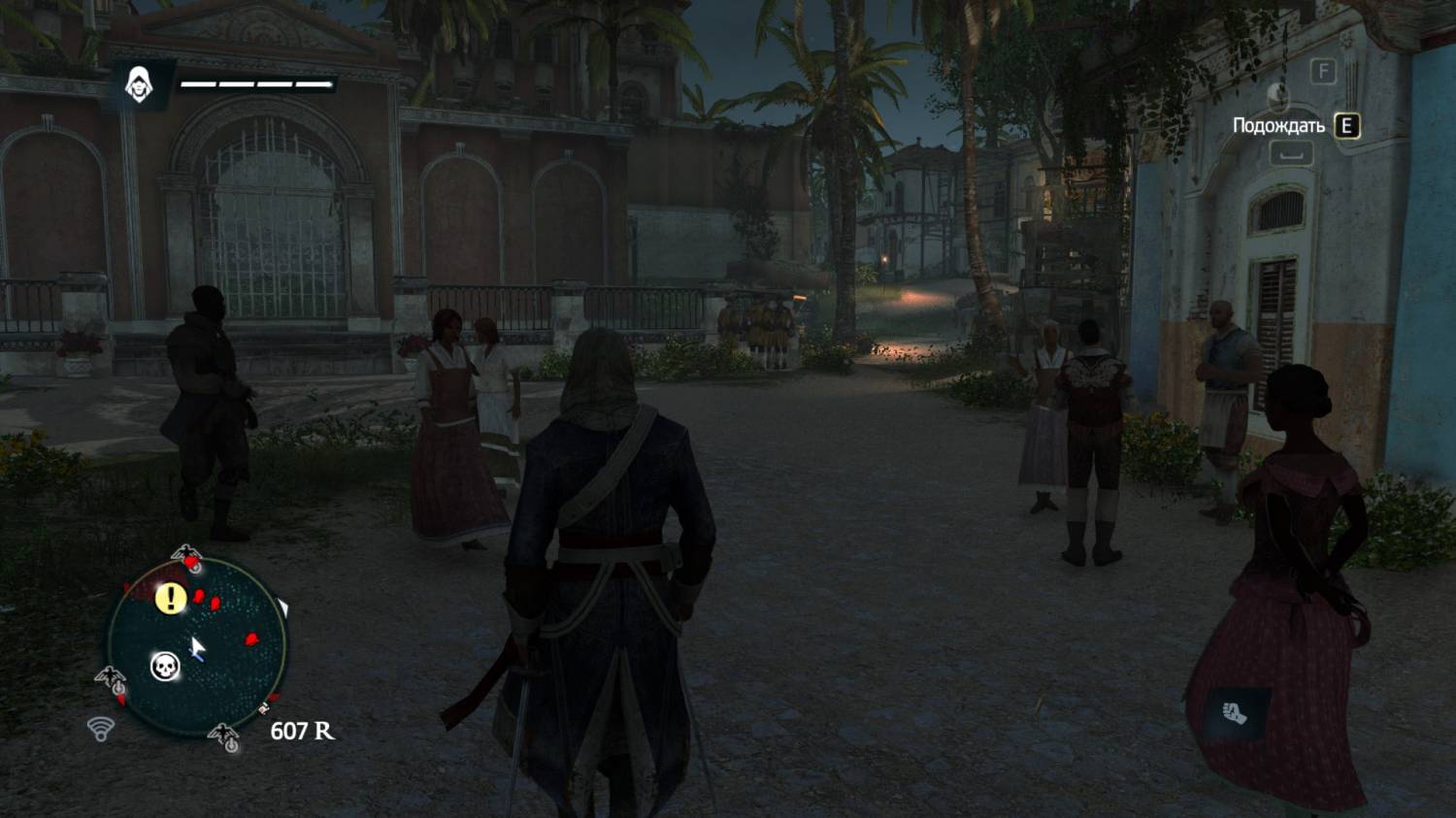The image size is (1456, 818).
Task: Click the eagle viewpoint marker atop minimap
Action: point(186,558)
